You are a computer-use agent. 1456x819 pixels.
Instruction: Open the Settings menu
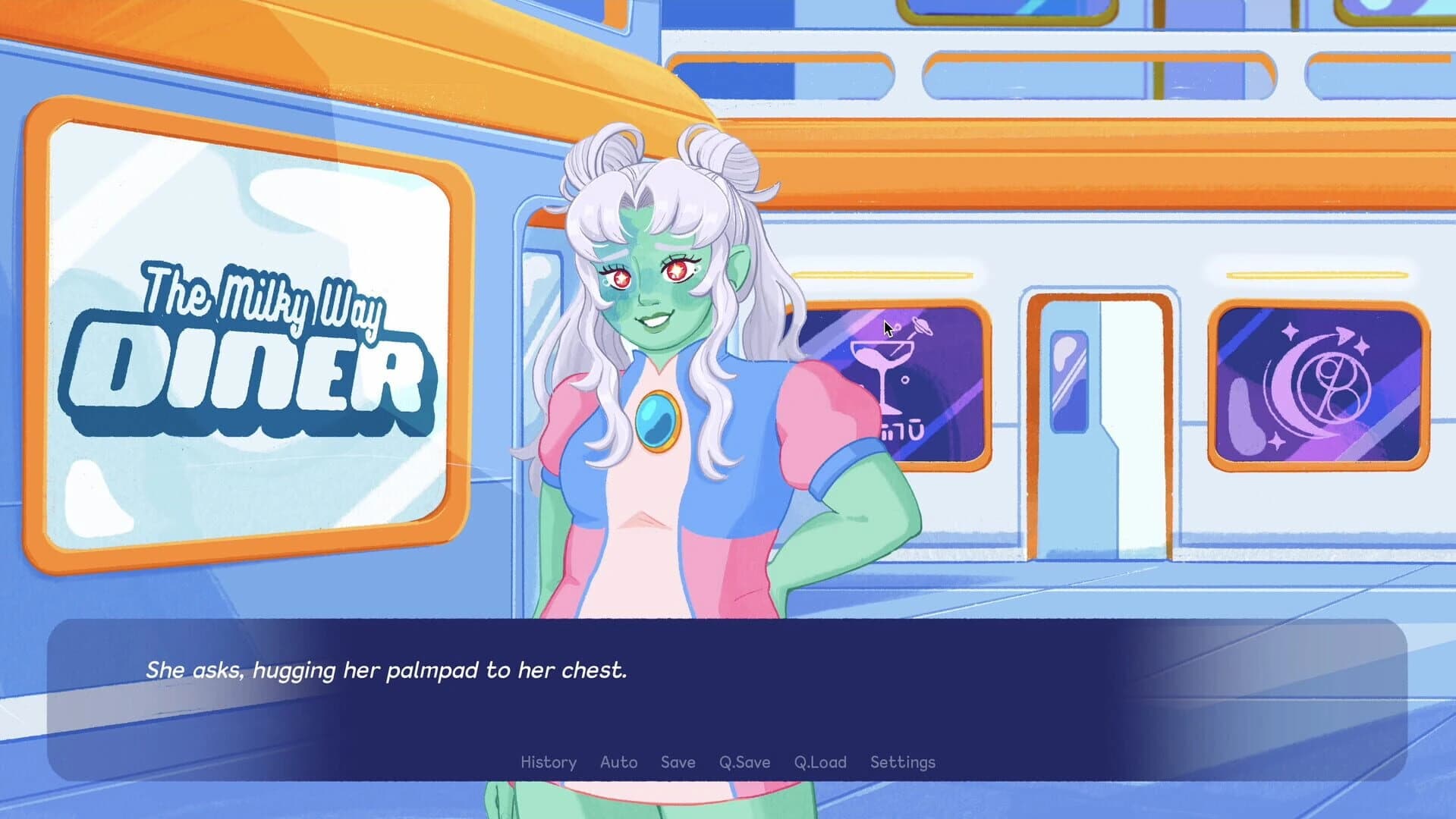point(903,762)
